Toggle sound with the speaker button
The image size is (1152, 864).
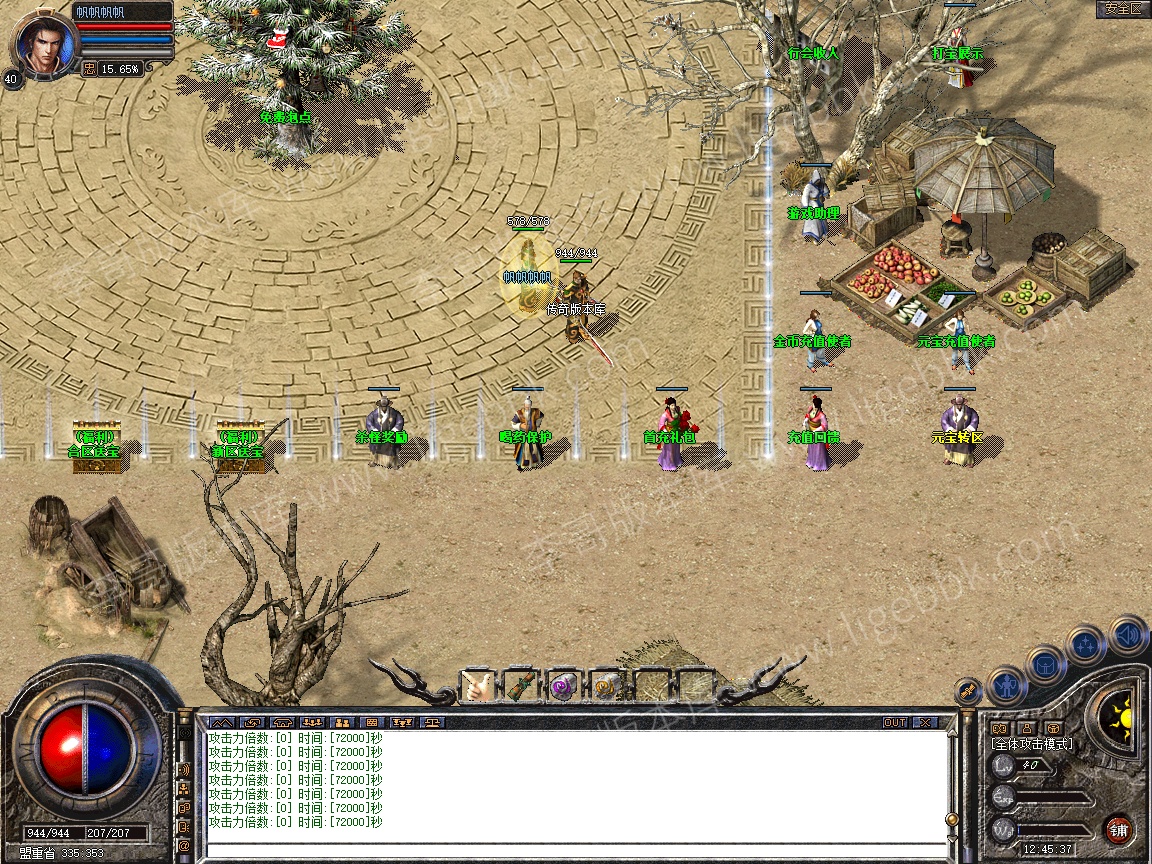[1127, 635]
